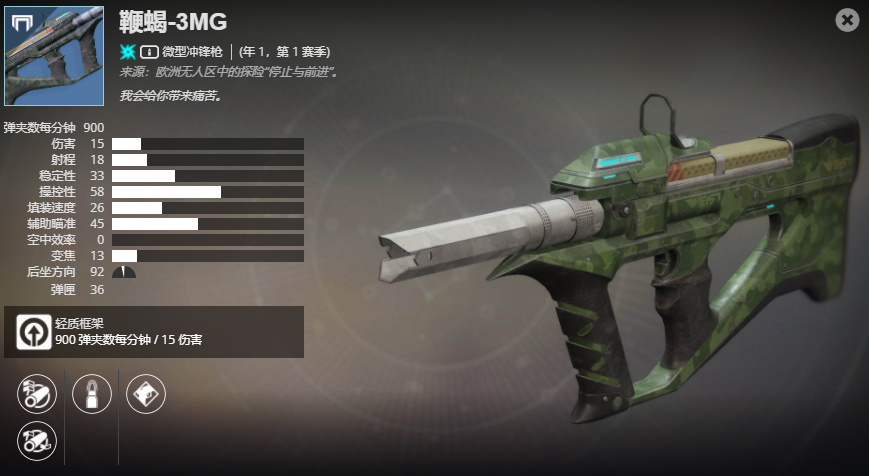Select the 轻质框架 intrinsic perk icon
Screen dimensions: 869x476
click(34, 331)
